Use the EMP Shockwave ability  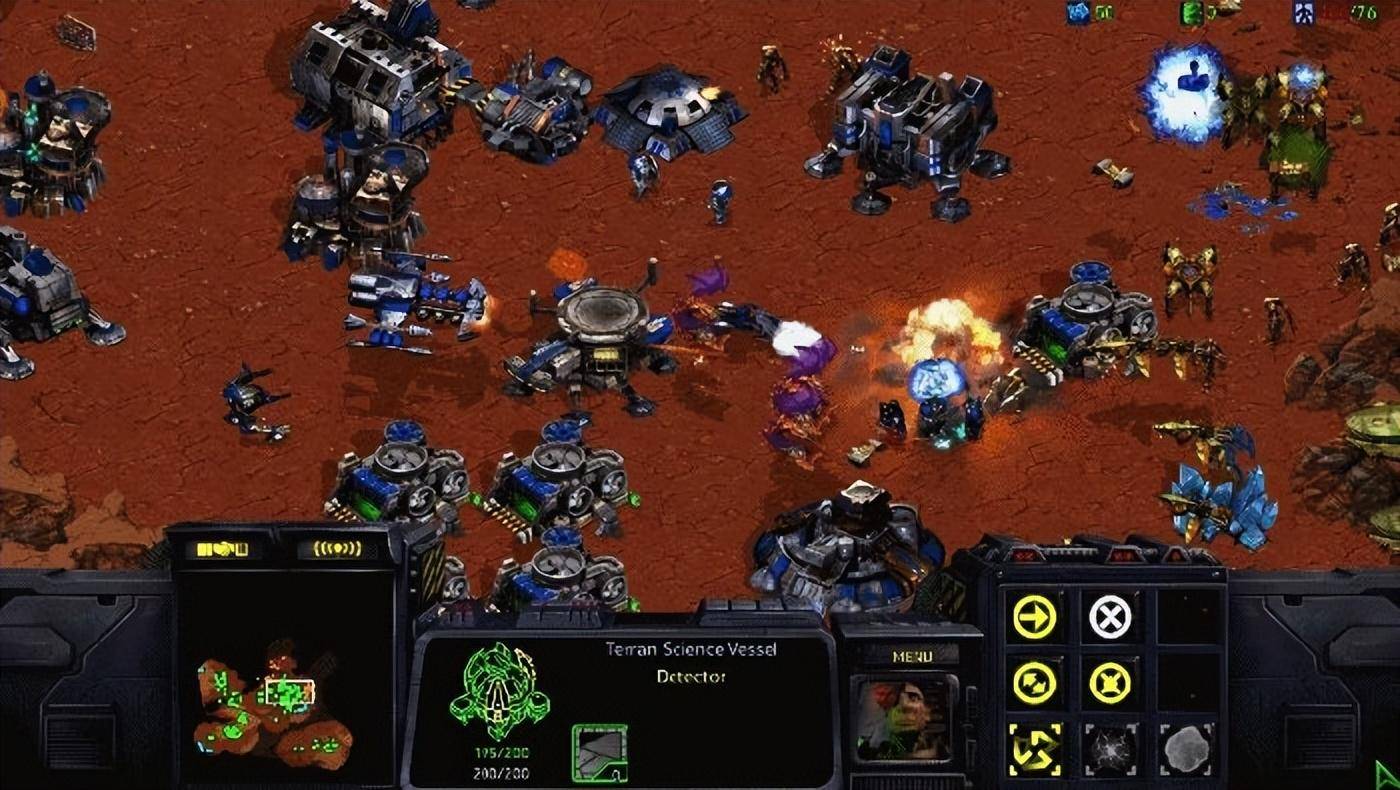[1109, 749]
